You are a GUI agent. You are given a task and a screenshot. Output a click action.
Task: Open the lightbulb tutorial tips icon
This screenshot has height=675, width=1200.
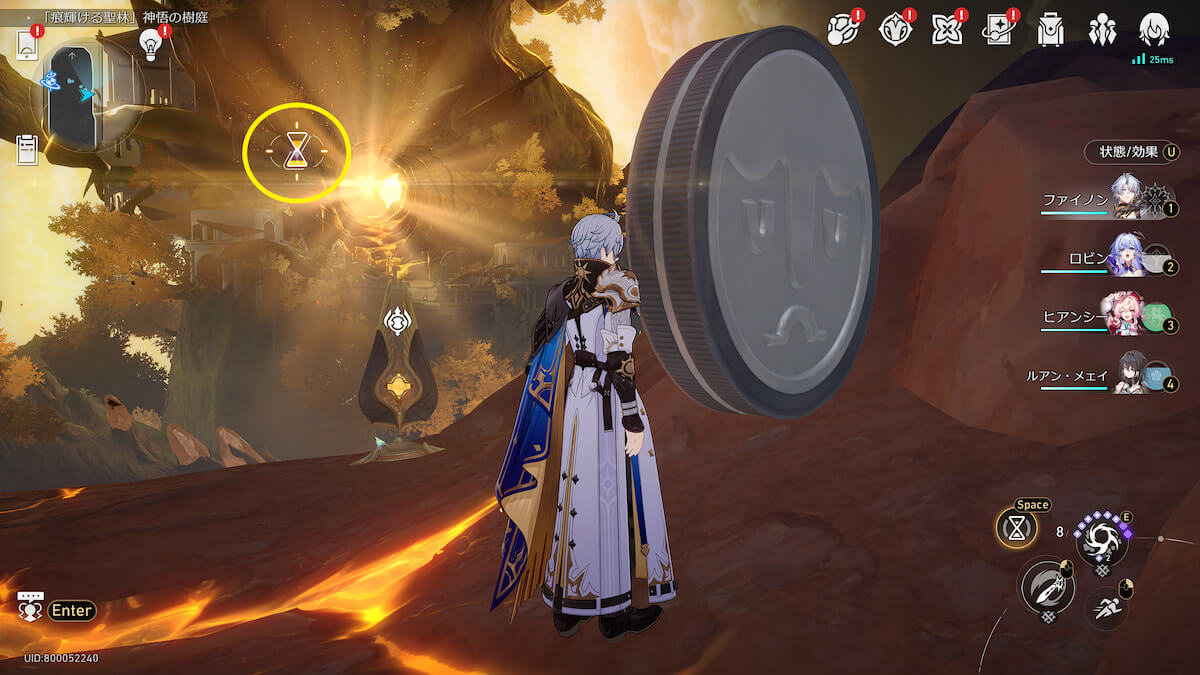click(x=150, y=44)
